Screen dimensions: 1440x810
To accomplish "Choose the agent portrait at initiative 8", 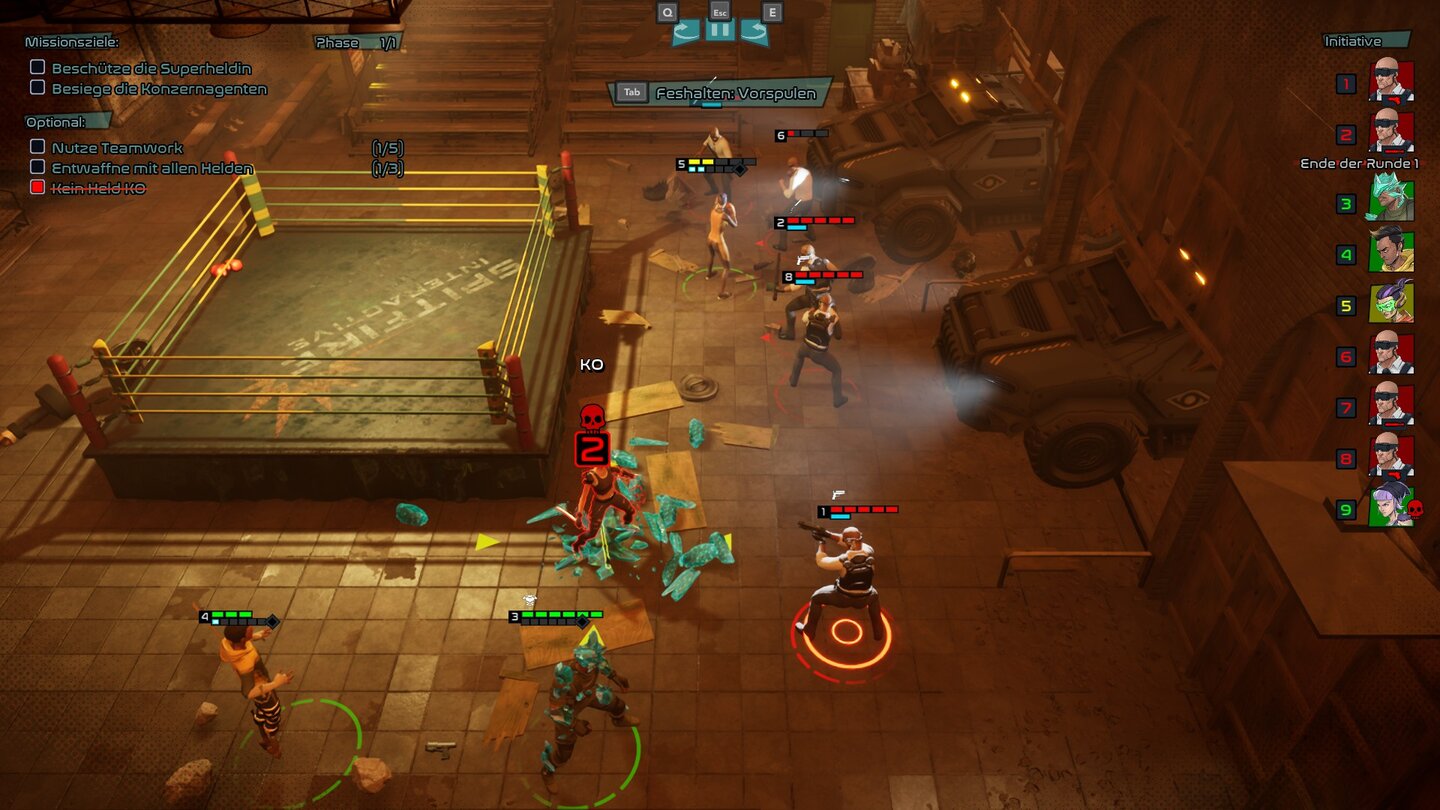I will point(1391,458).
